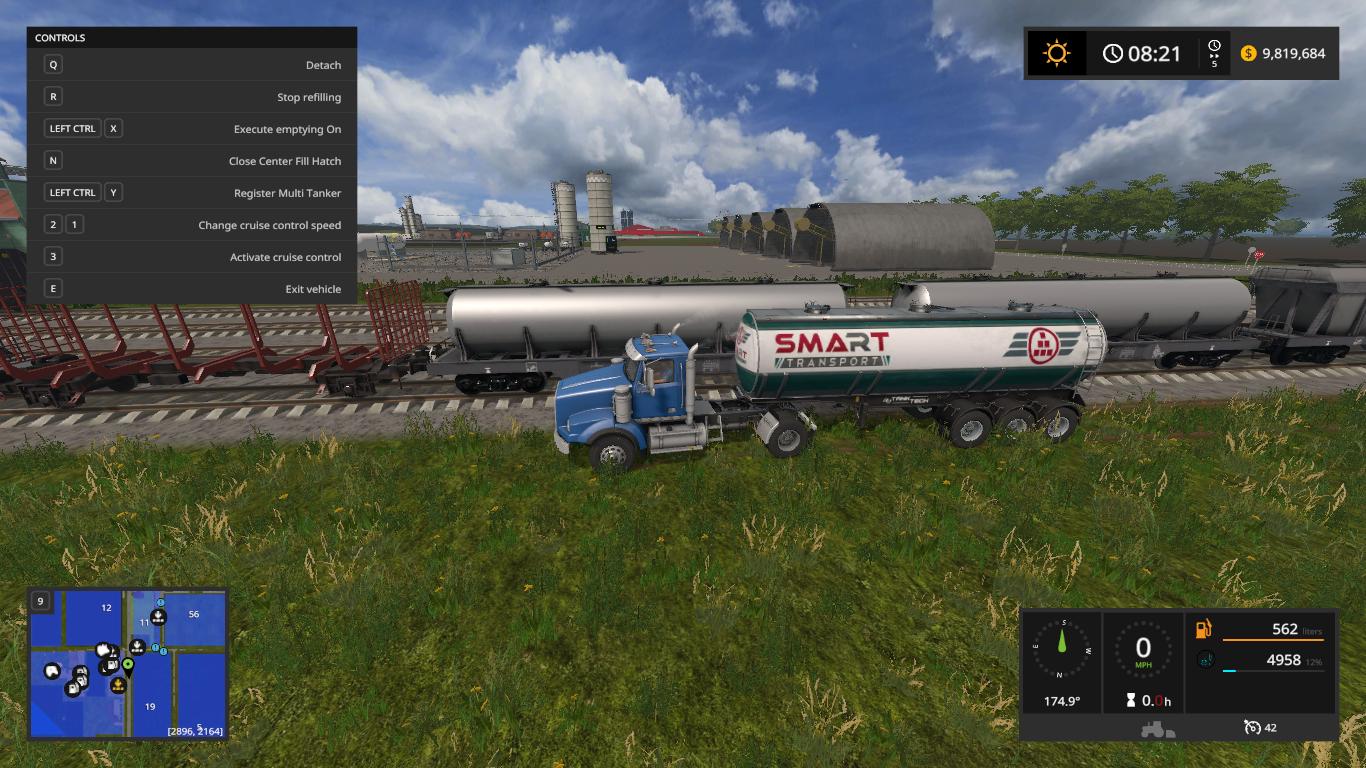
Task: Toggle the cruise control speed icon
Action: tap(1252, 727)
